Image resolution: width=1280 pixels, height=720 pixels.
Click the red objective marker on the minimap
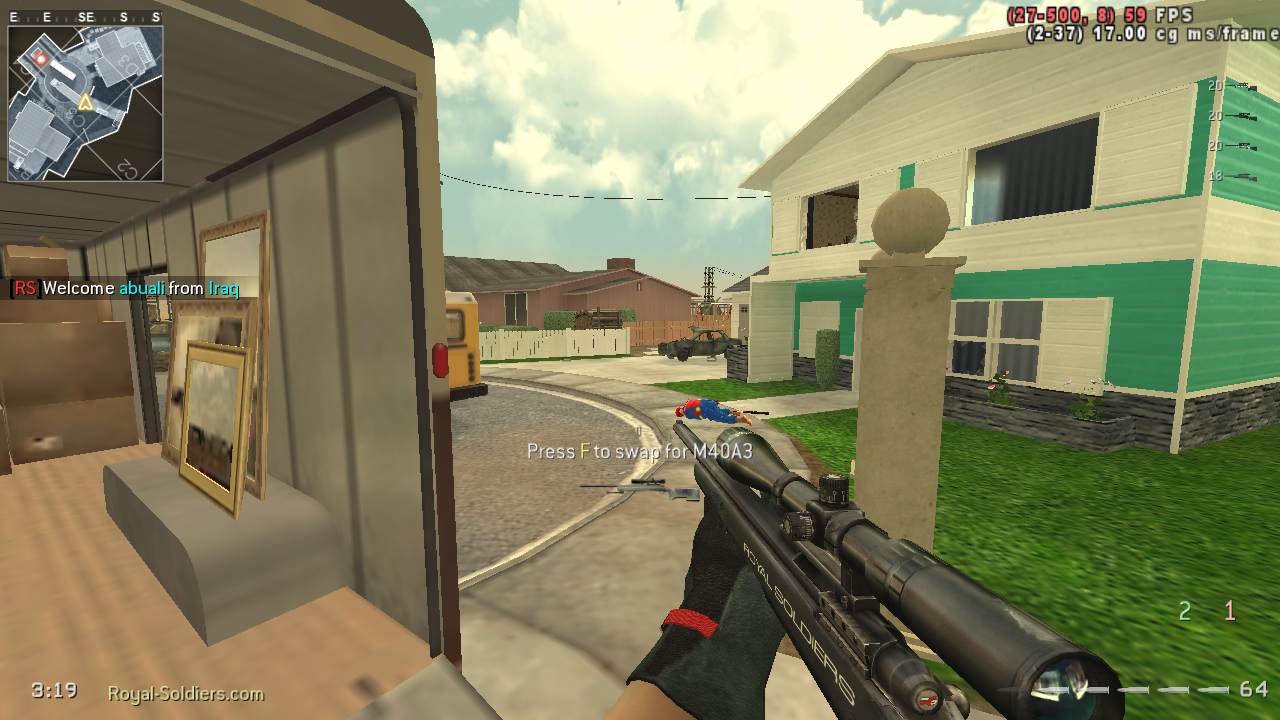pos(40,58)
